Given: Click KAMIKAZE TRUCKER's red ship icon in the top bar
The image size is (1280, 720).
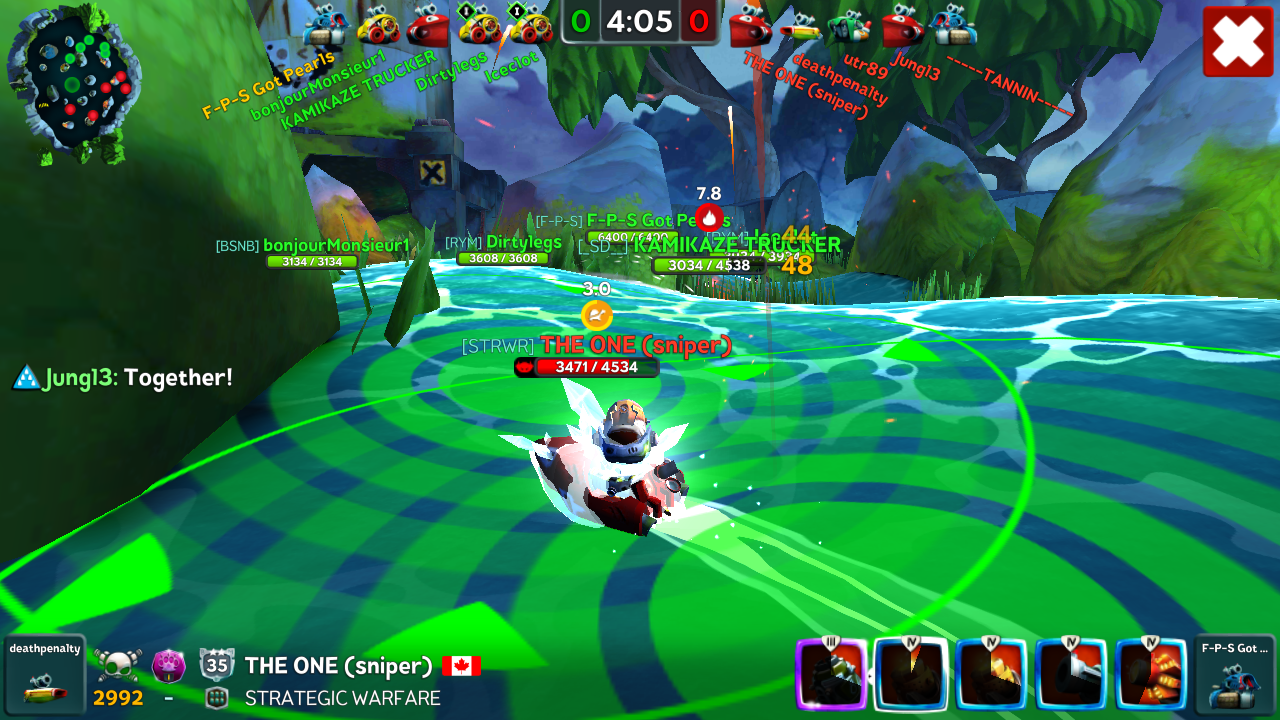Looking at the screenshot, I should click(x=426, y=27).
